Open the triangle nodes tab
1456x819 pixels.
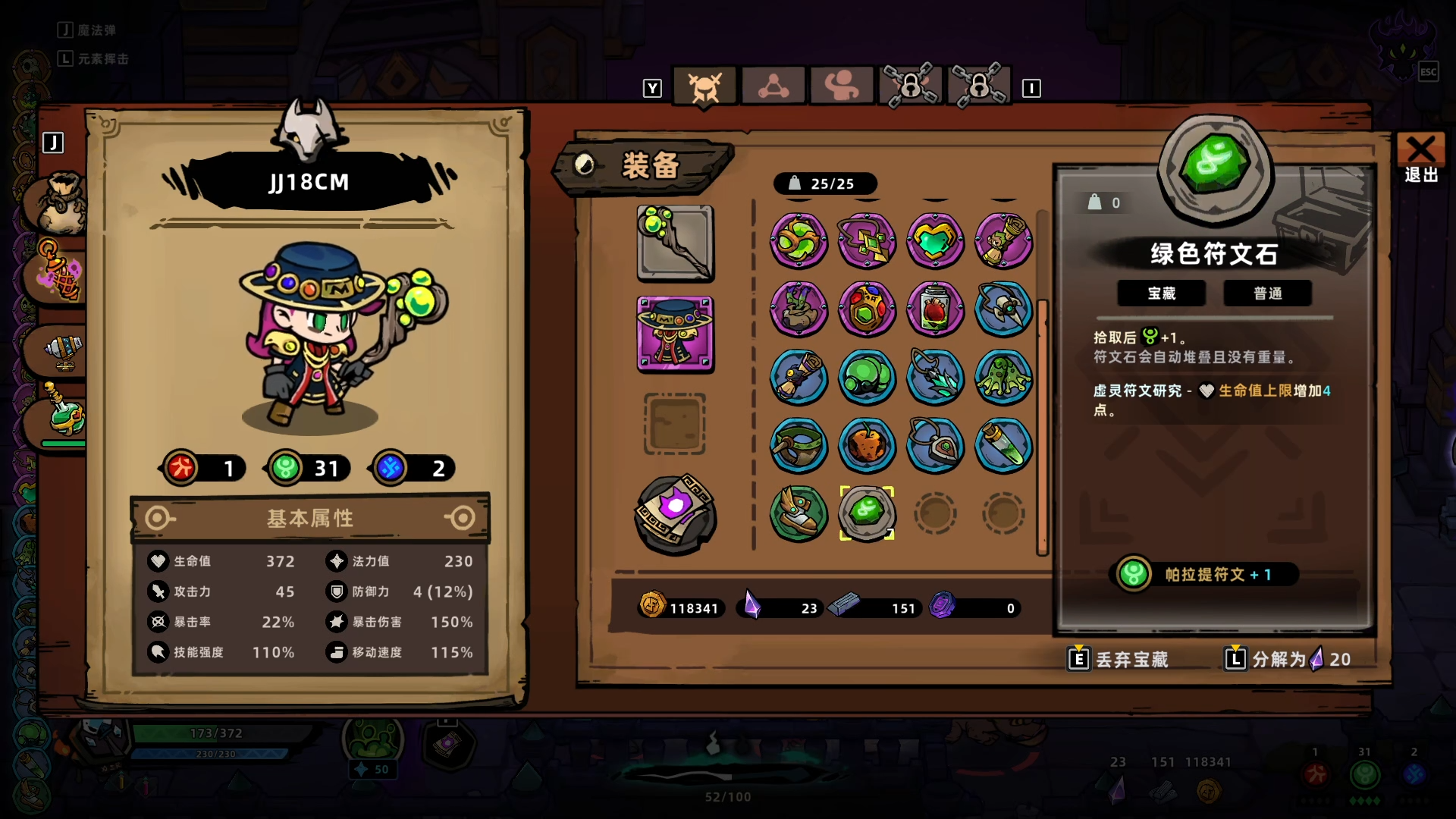click(773, 87)
